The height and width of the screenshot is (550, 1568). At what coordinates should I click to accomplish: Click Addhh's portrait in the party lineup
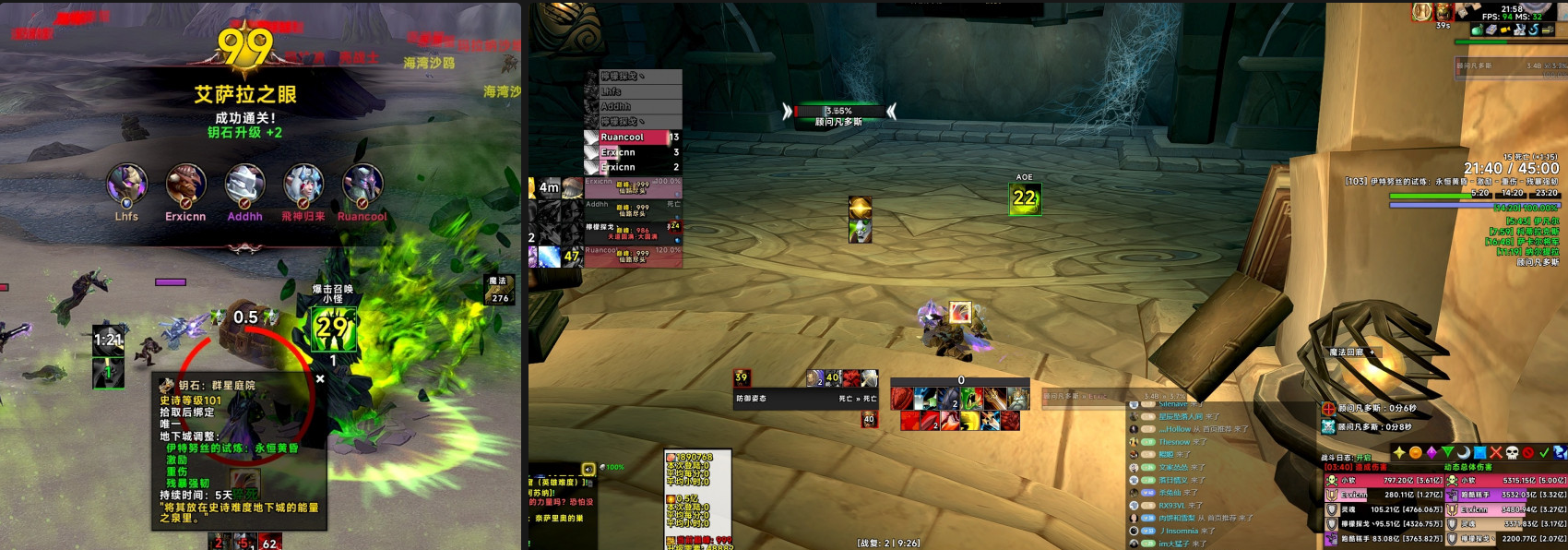pos(244,184)
